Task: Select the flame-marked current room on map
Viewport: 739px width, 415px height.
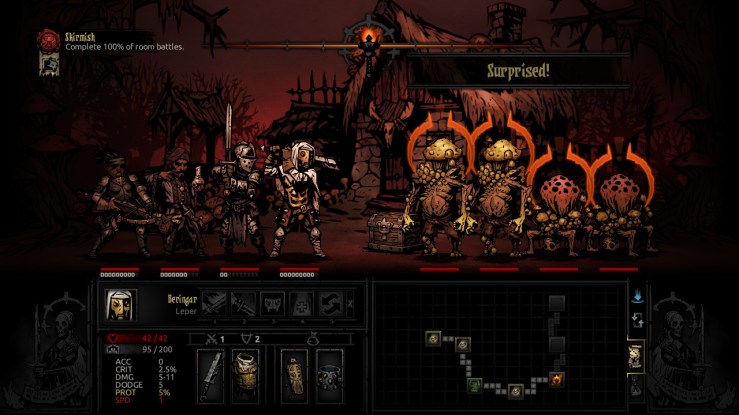Action: [x=557, y=378]
